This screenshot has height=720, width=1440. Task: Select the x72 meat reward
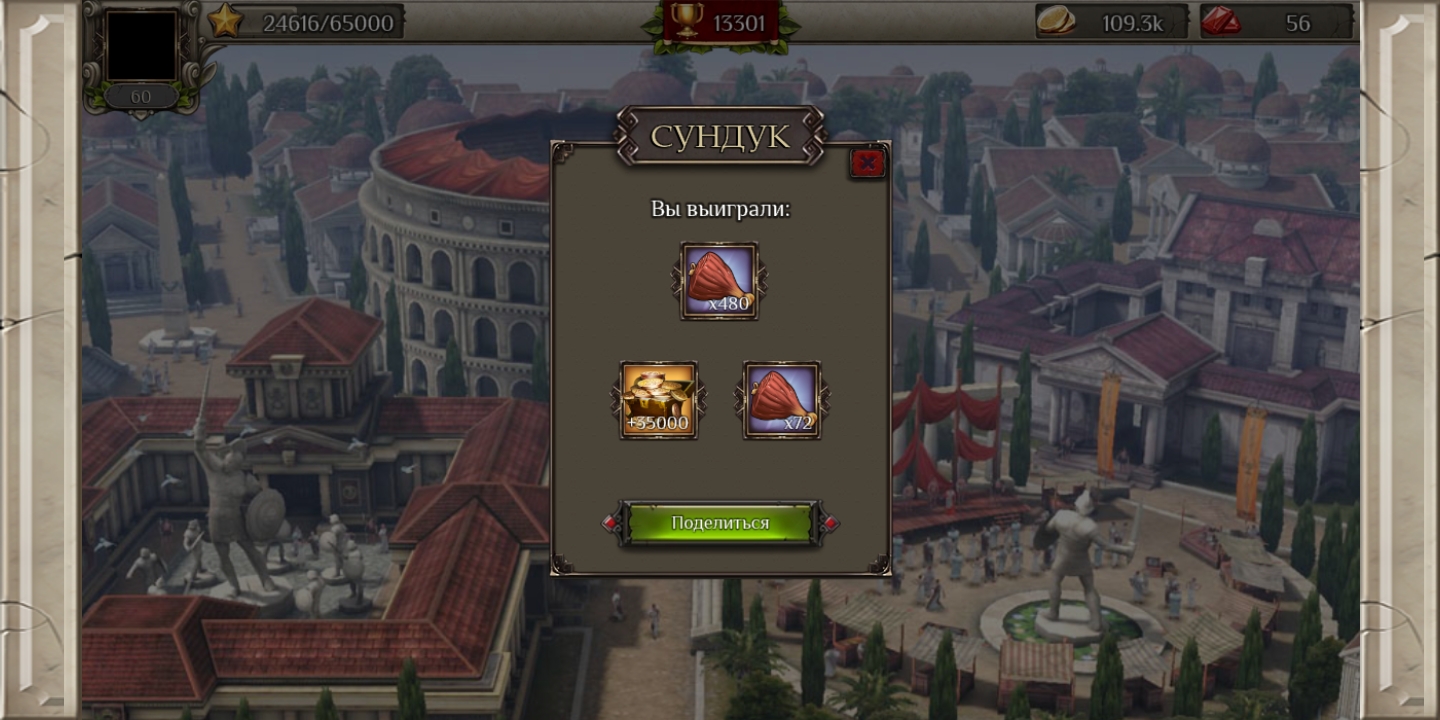coord(782,400)
